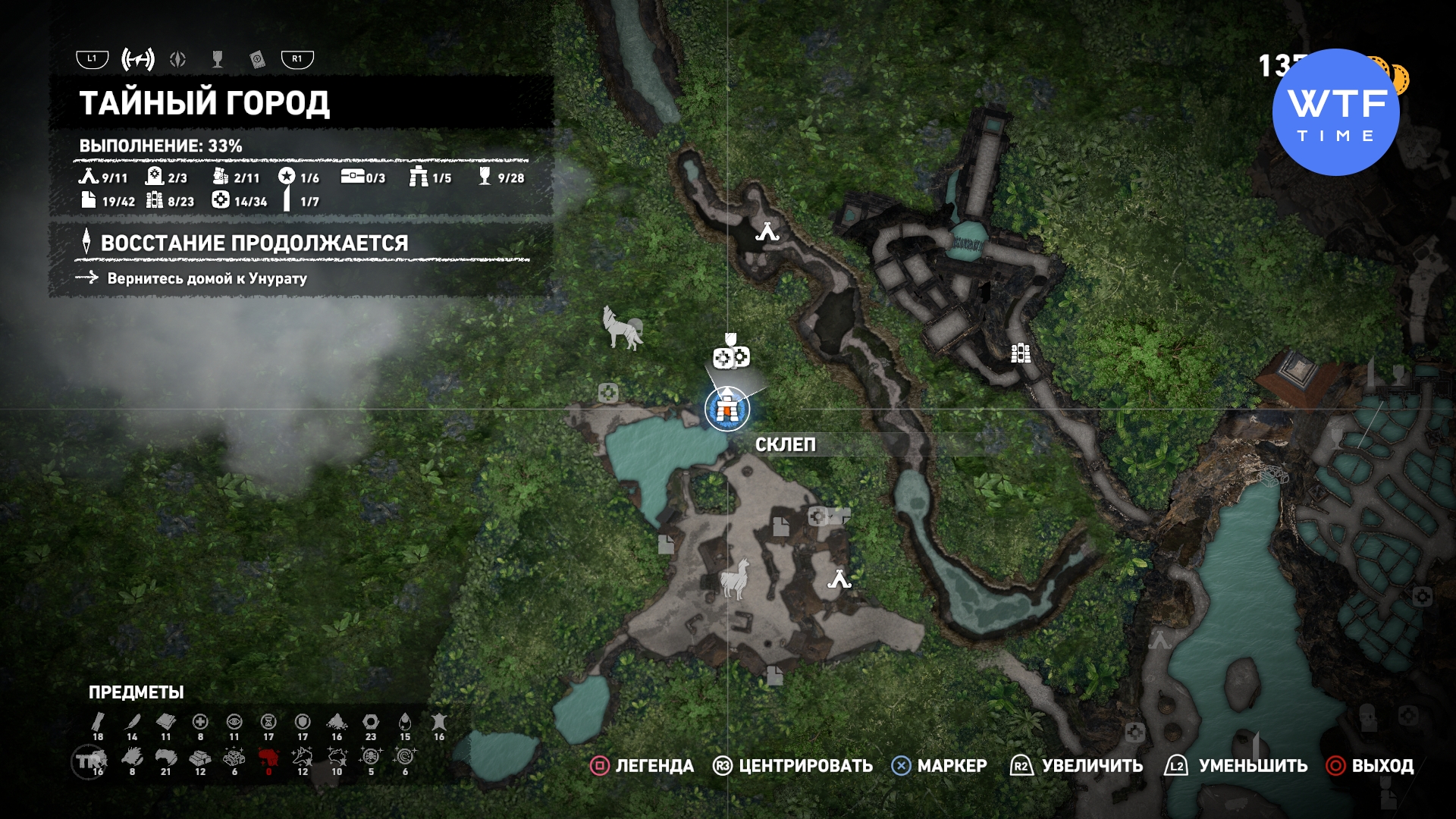Pick the base camp marker beside the llama
This screenshot has height=819, width=1456.
coord(839,580)
